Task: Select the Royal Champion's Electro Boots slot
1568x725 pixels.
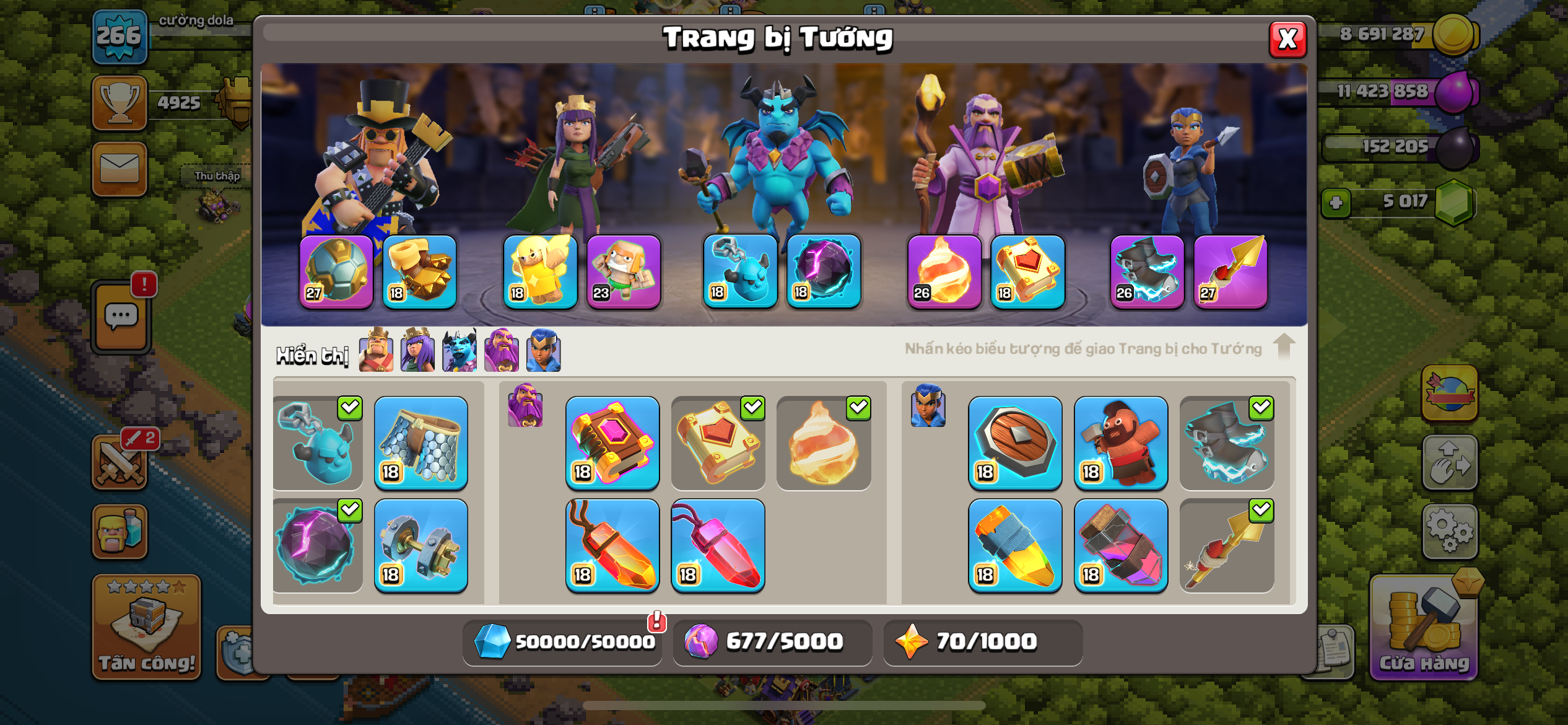Action: 1147,271
